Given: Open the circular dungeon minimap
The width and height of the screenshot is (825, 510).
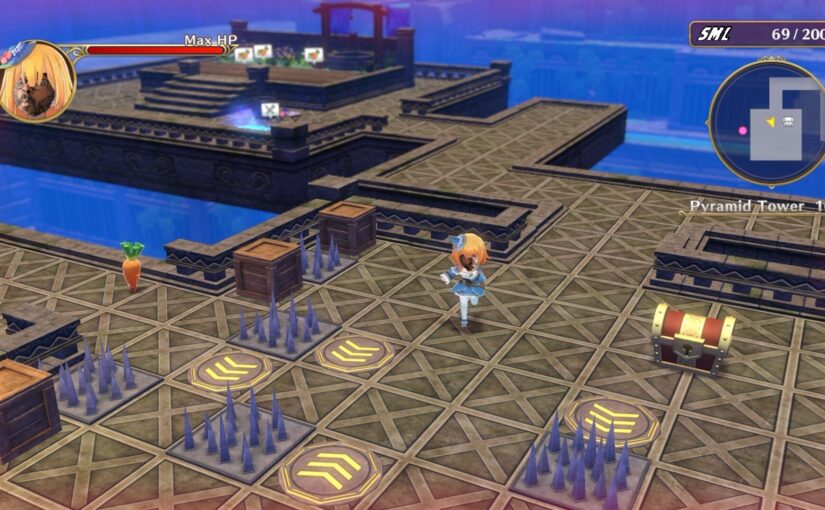Looking at the screenshot, I should pos(769,122).
